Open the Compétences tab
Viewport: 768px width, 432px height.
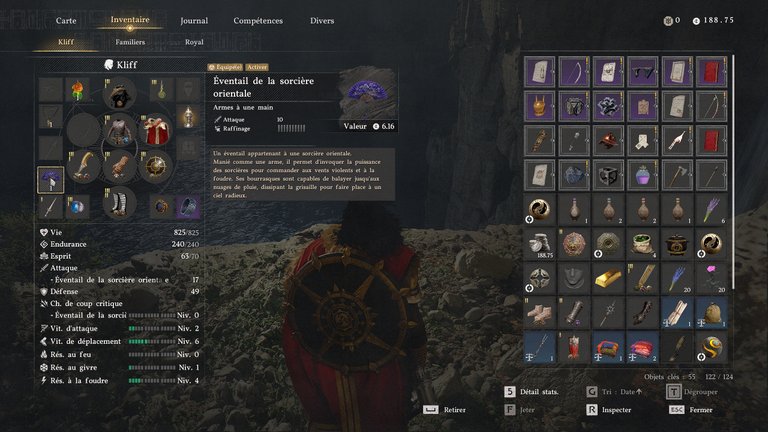258,20
